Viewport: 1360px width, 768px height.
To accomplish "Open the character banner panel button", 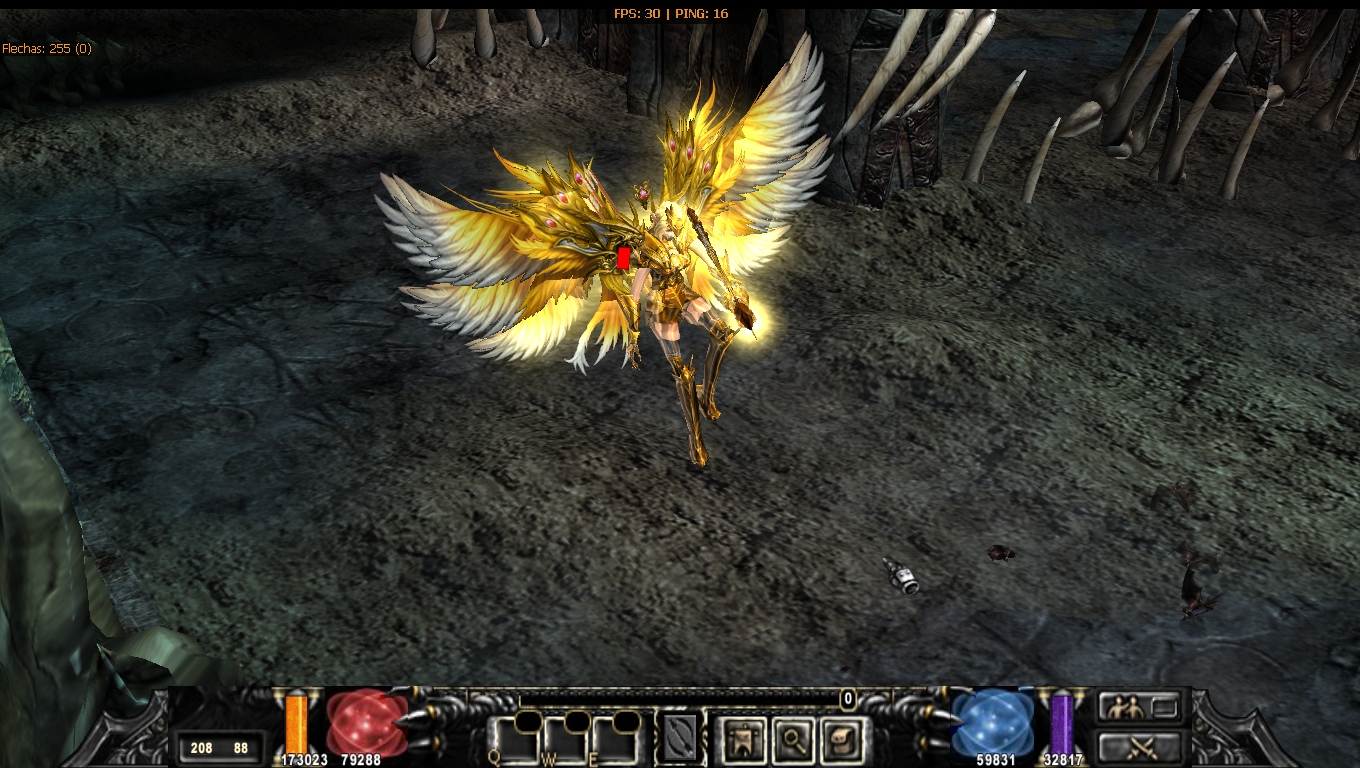I will pos(742,740).
